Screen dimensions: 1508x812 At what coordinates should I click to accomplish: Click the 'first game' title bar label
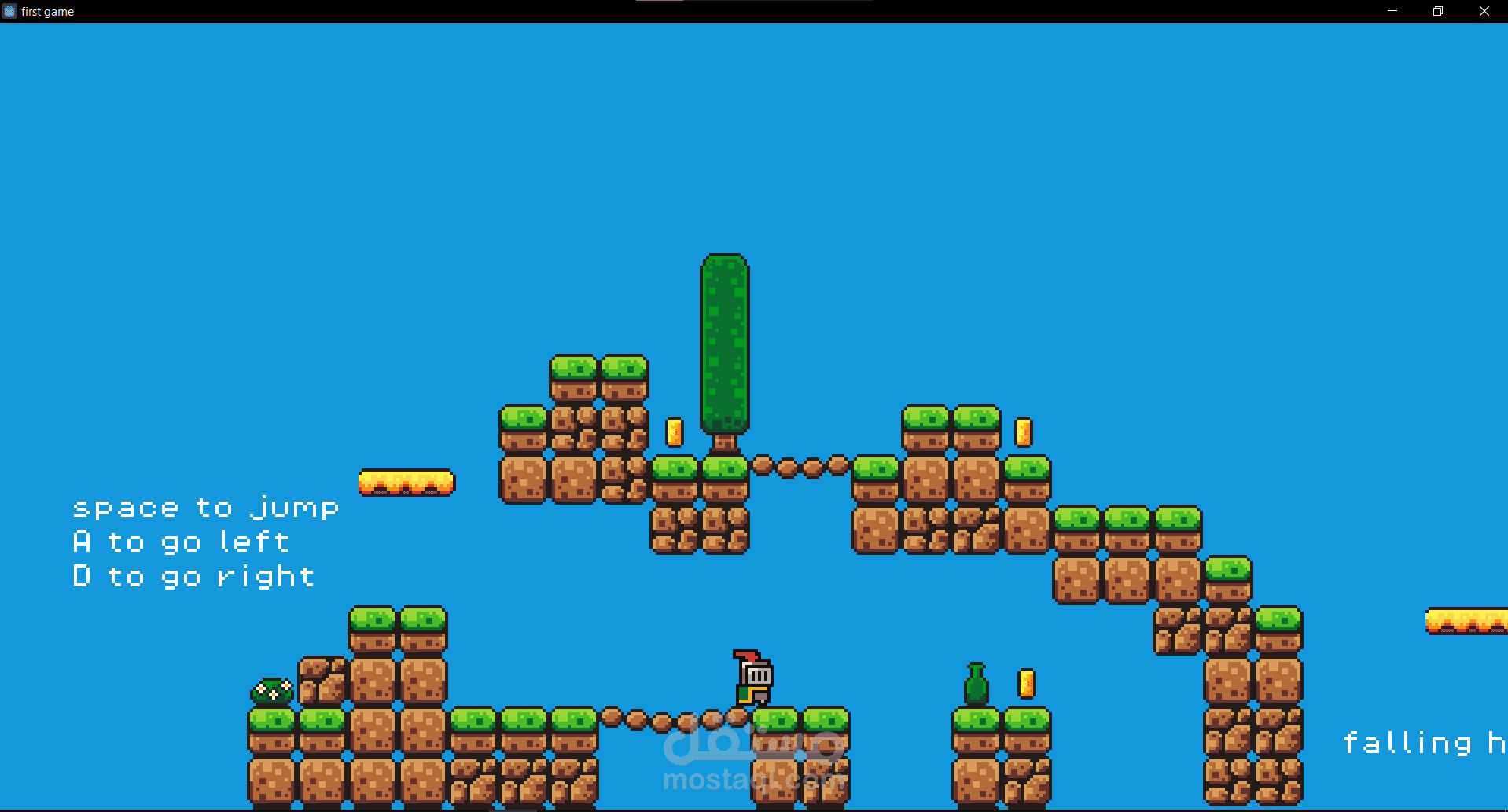(49, 11)
